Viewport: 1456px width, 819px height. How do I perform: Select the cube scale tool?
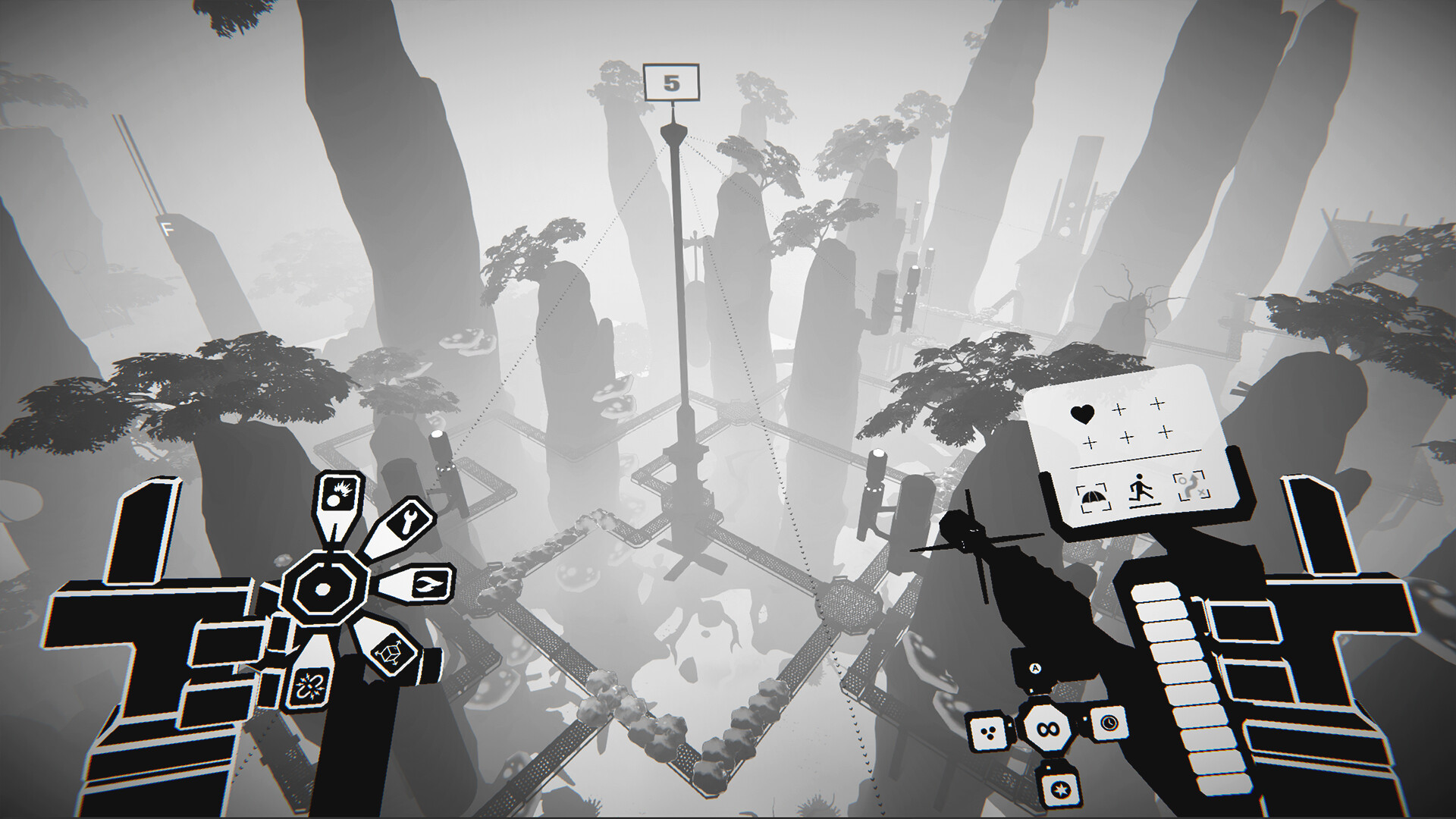pos(388,654)
